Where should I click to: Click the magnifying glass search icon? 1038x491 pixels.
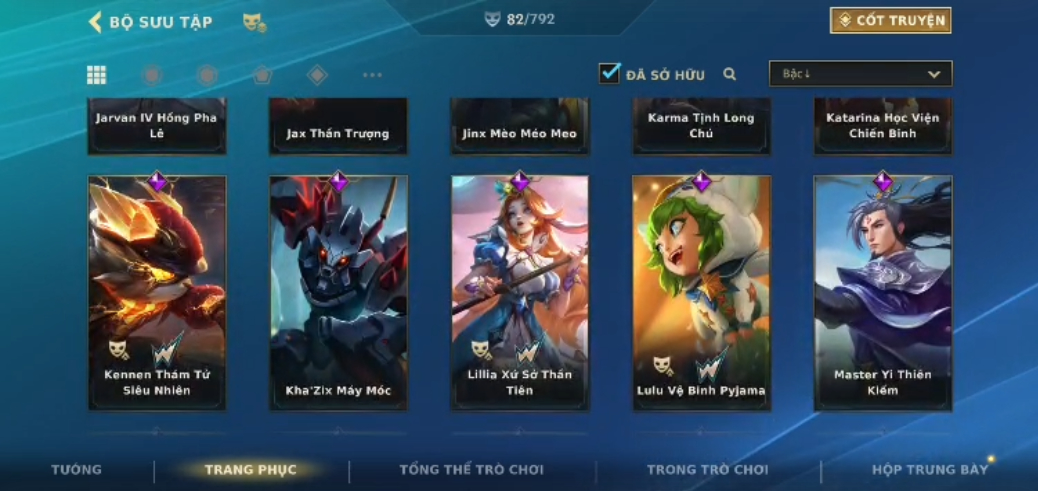[730, 74]
